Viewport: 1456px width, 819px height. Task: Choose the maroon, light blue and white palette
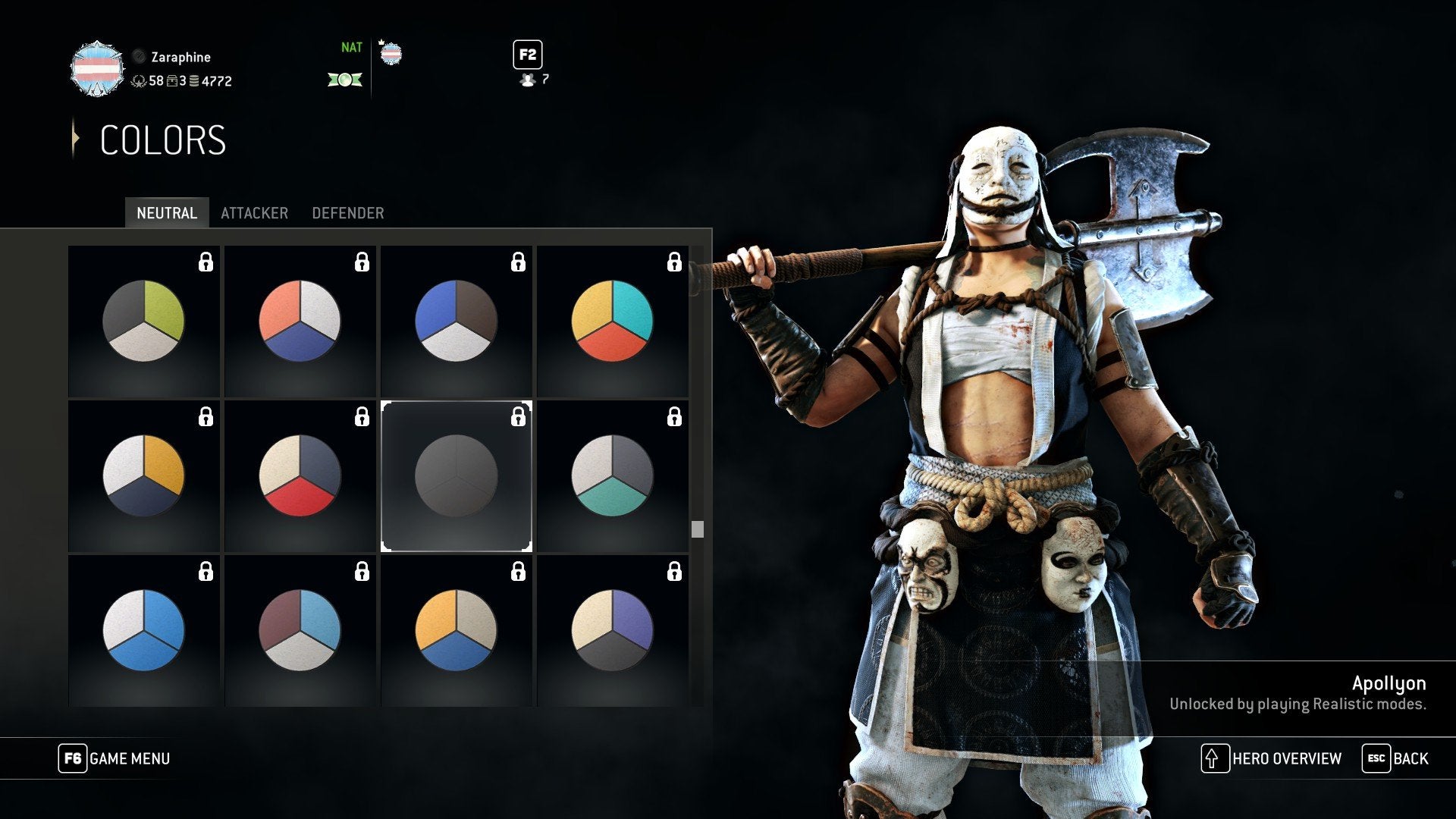coord(300,630)
